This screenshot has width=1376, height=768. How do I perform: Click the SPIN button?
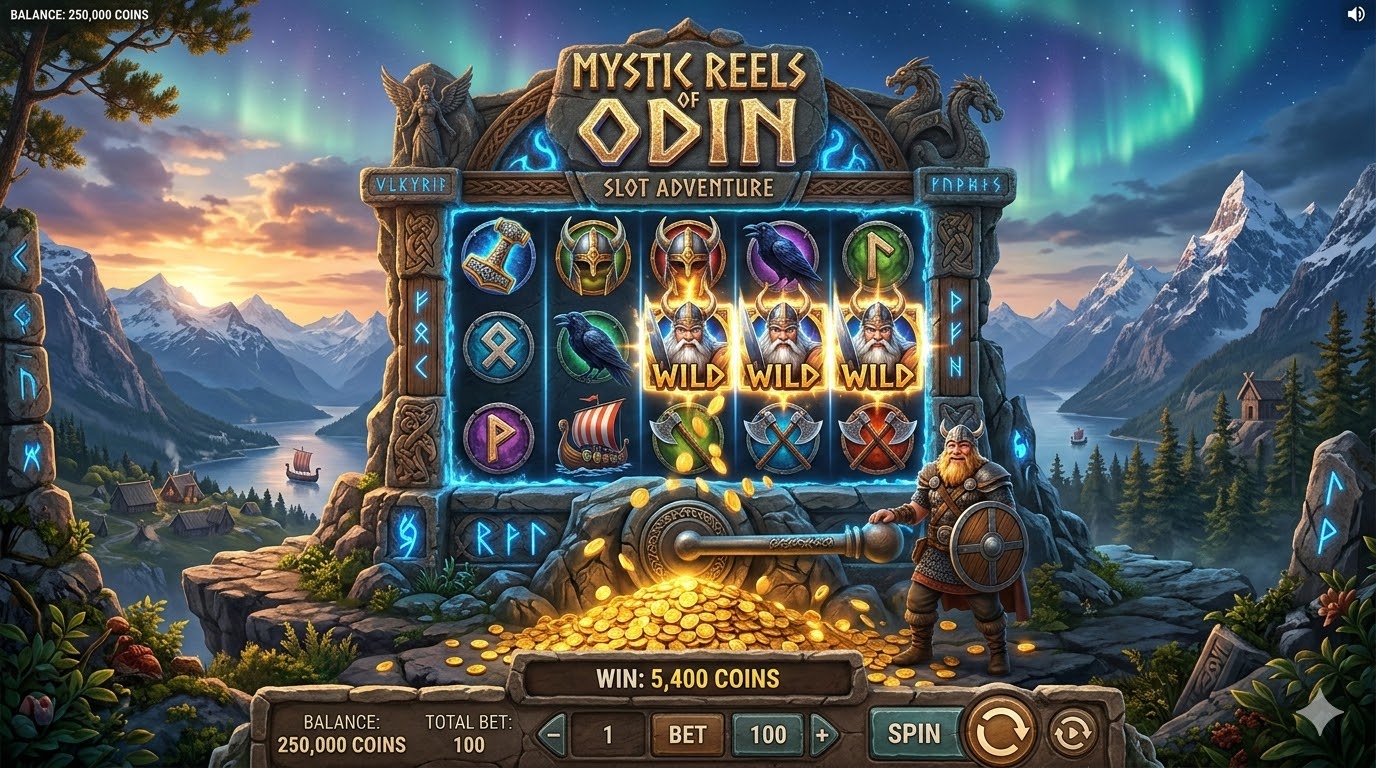914,733
